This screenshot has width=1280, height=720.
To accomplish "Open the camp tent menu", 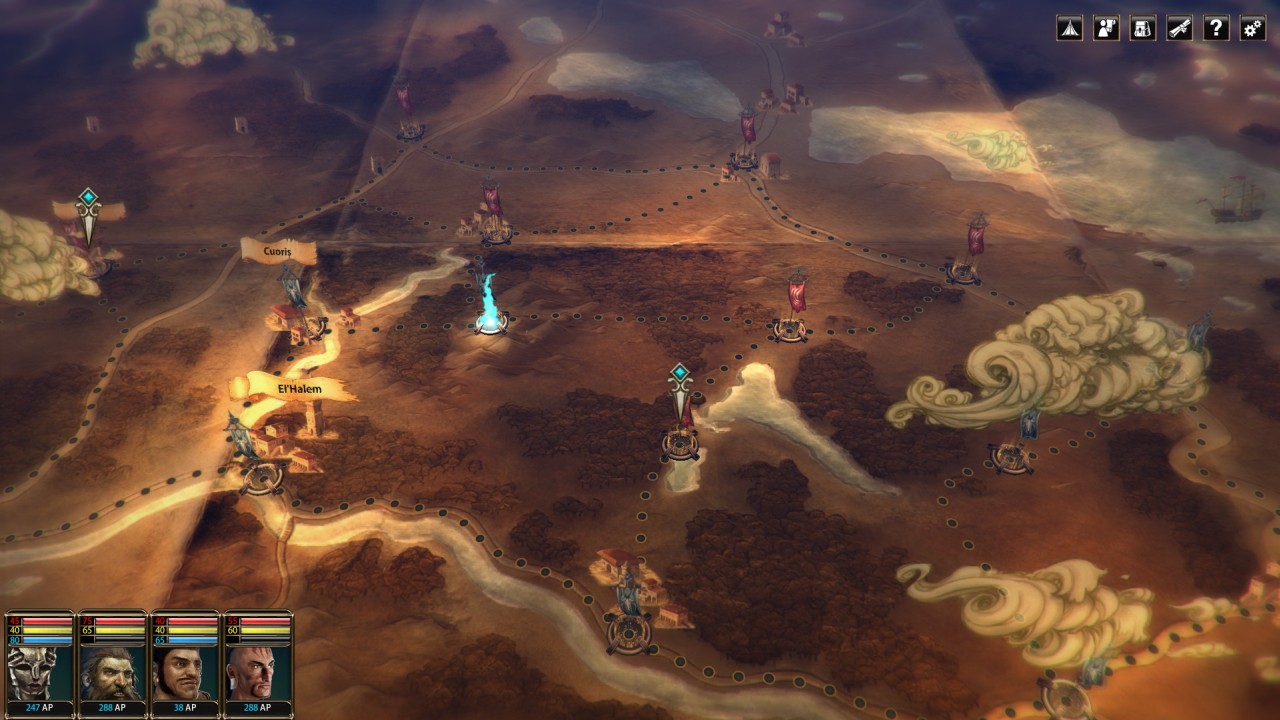I will pos(1069,28).
